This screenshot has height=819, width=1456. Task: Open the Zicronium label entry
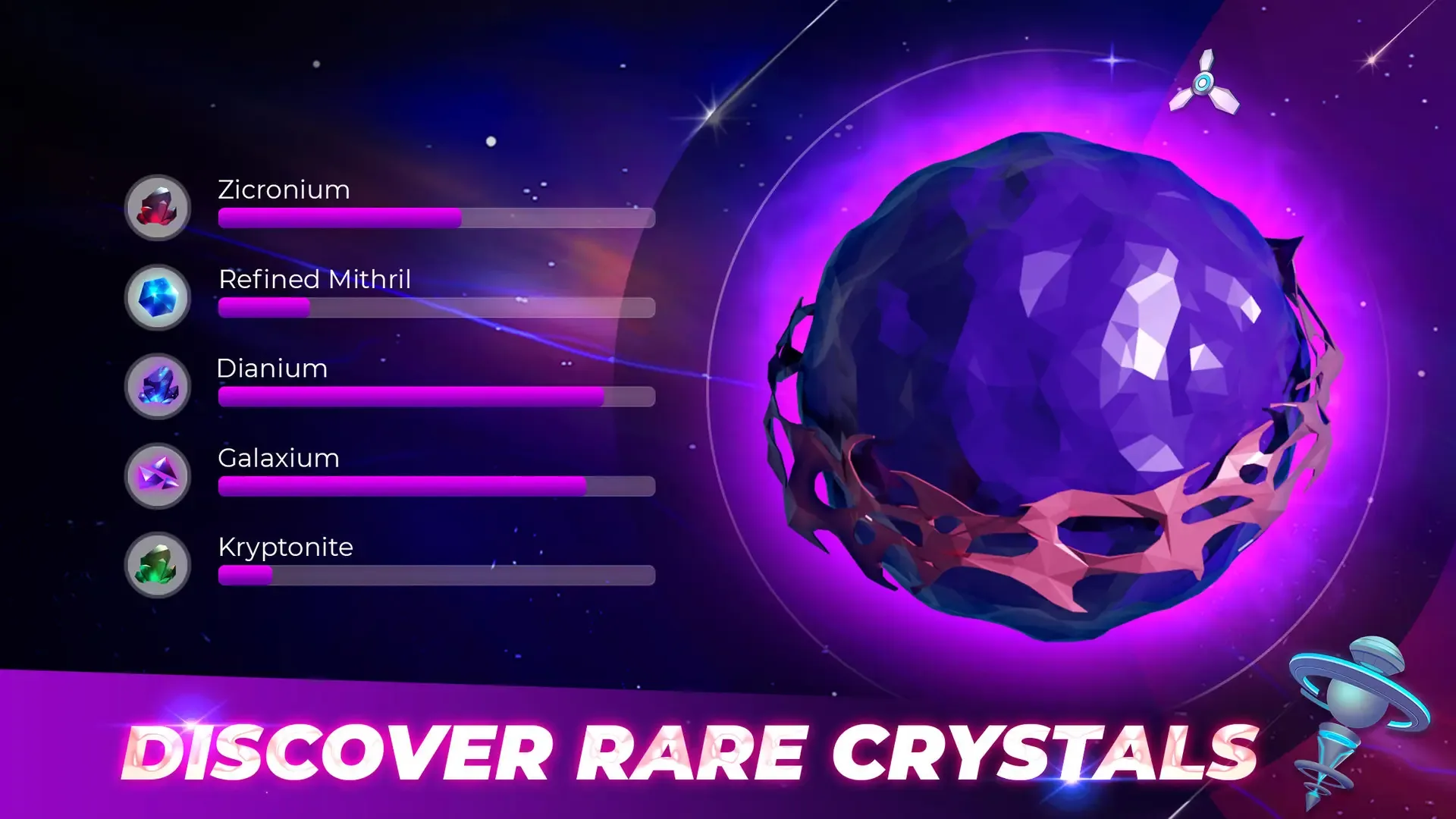pyautogui.click(x=284, y=190)
